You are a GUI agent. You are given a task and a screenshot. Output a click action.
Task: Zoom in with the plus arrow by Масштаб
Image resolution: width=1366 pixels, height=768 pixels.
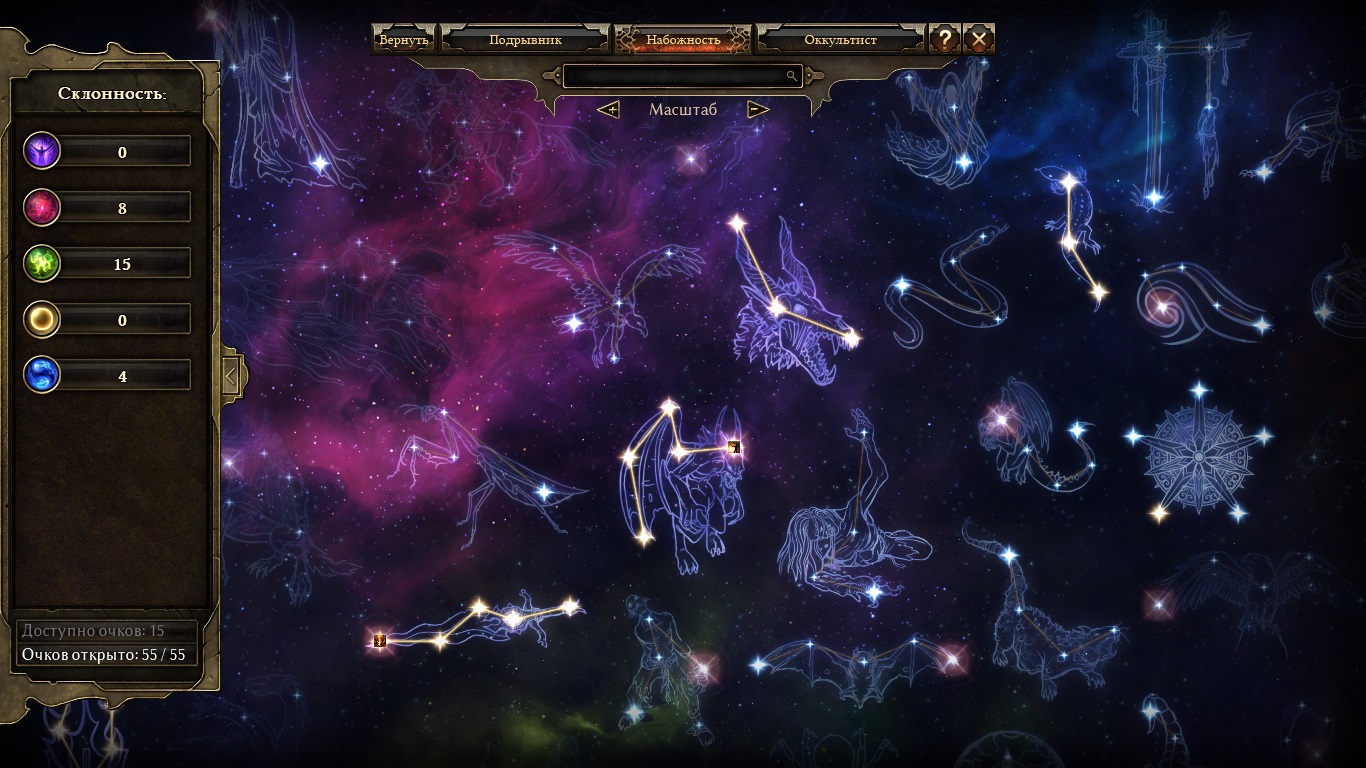608,109
